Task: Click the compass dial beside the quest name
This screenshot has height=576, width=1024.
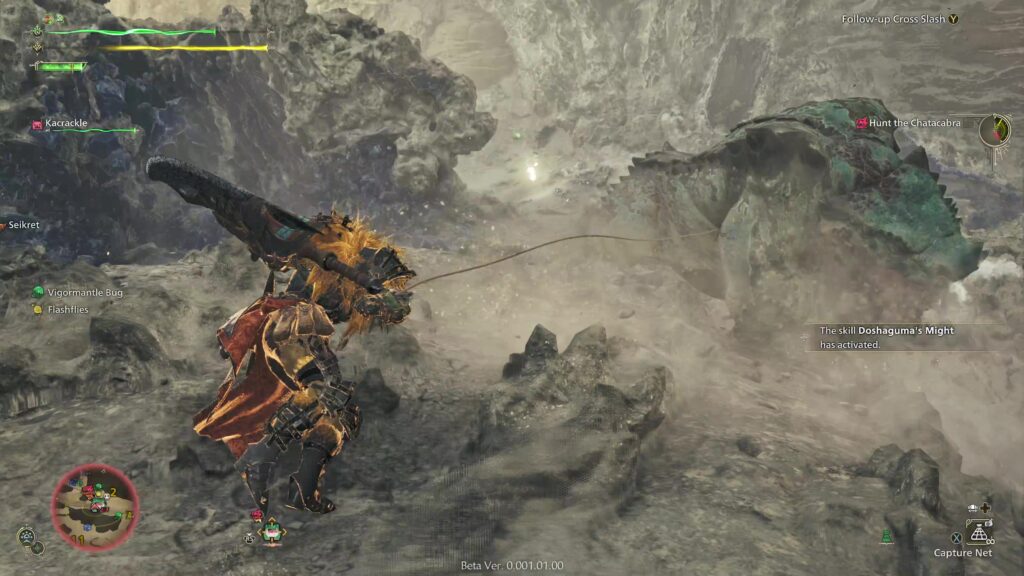Action: pos(994,129)
